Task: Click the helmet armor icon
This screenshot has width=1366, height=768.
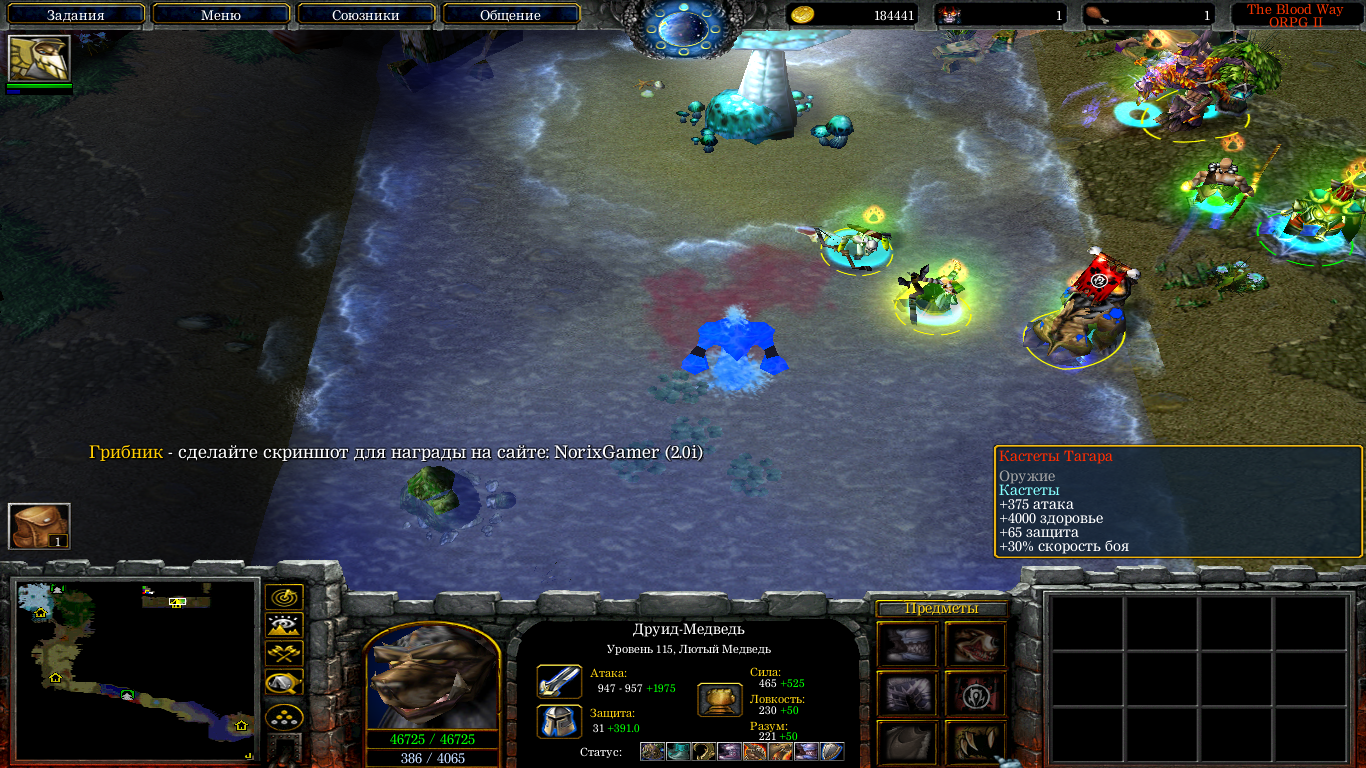Action: pyautogui.click(x=559, y=721)
